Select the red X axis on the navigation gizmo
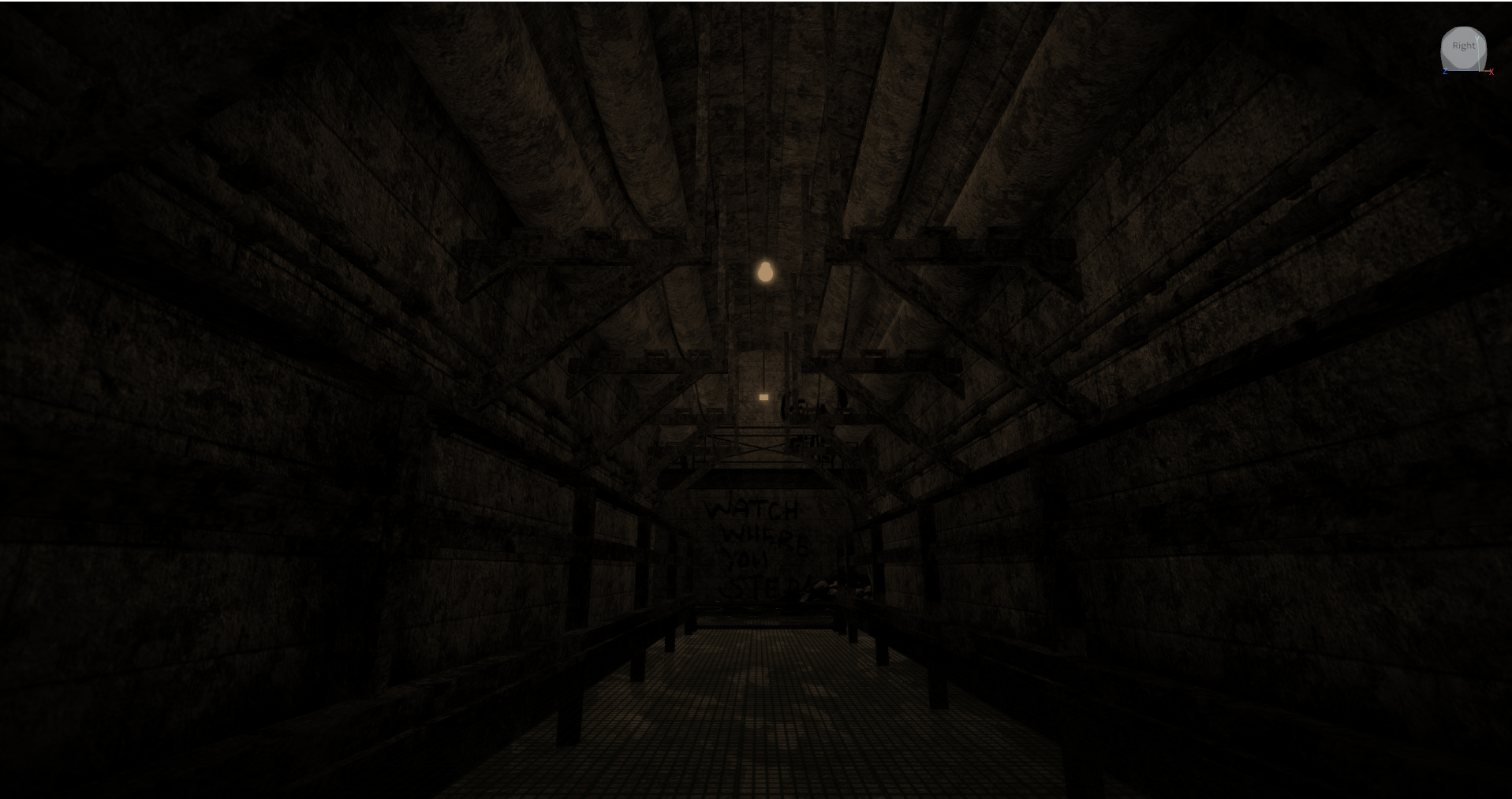 tap(1491, 72)
